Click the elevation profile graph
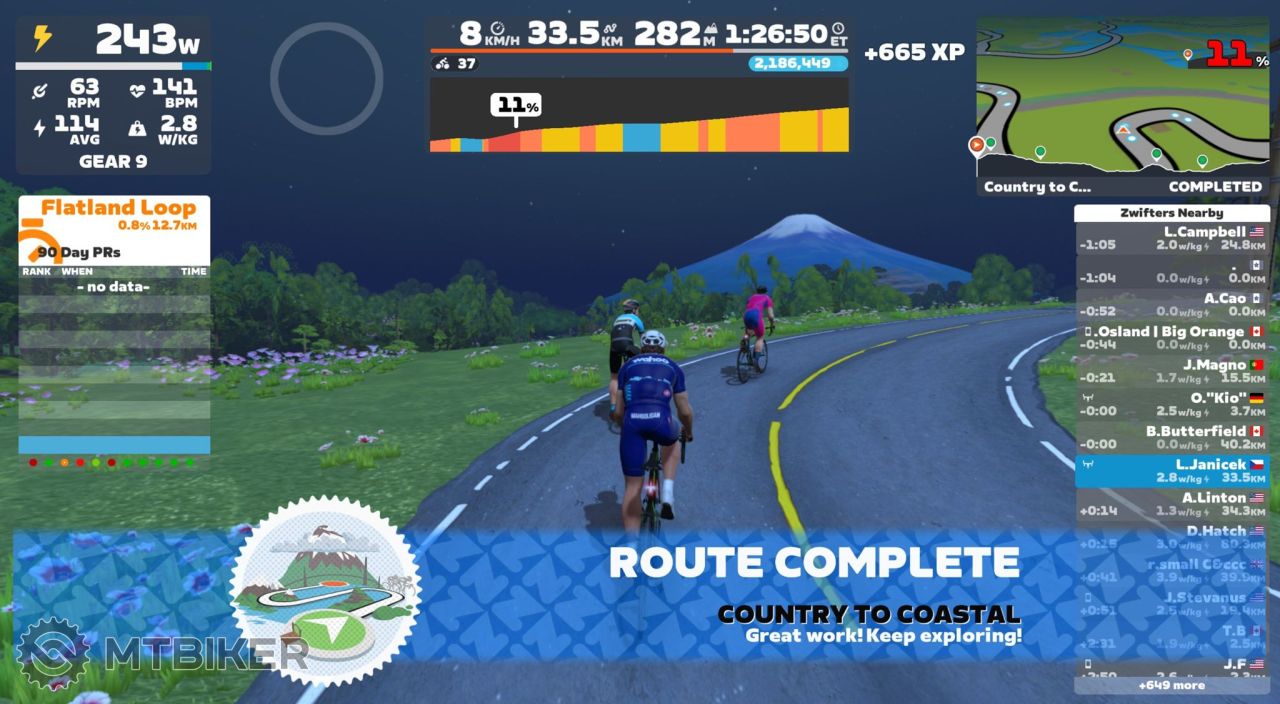The width and height of the screenshot is (1280, 704). click(639, 116)
